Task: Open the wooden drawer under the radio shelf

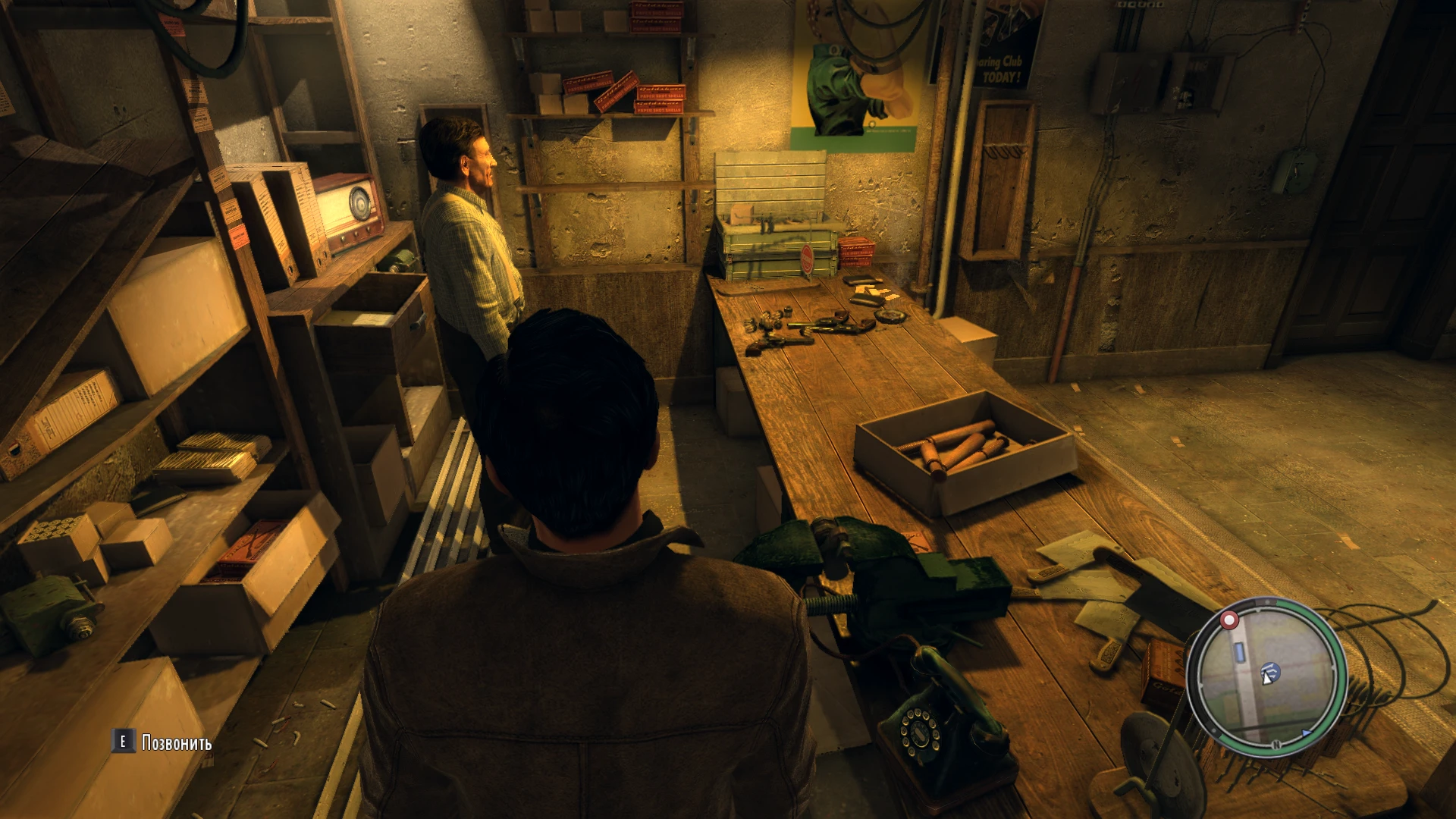Action: pyautogui.click(x=379, y=303)
